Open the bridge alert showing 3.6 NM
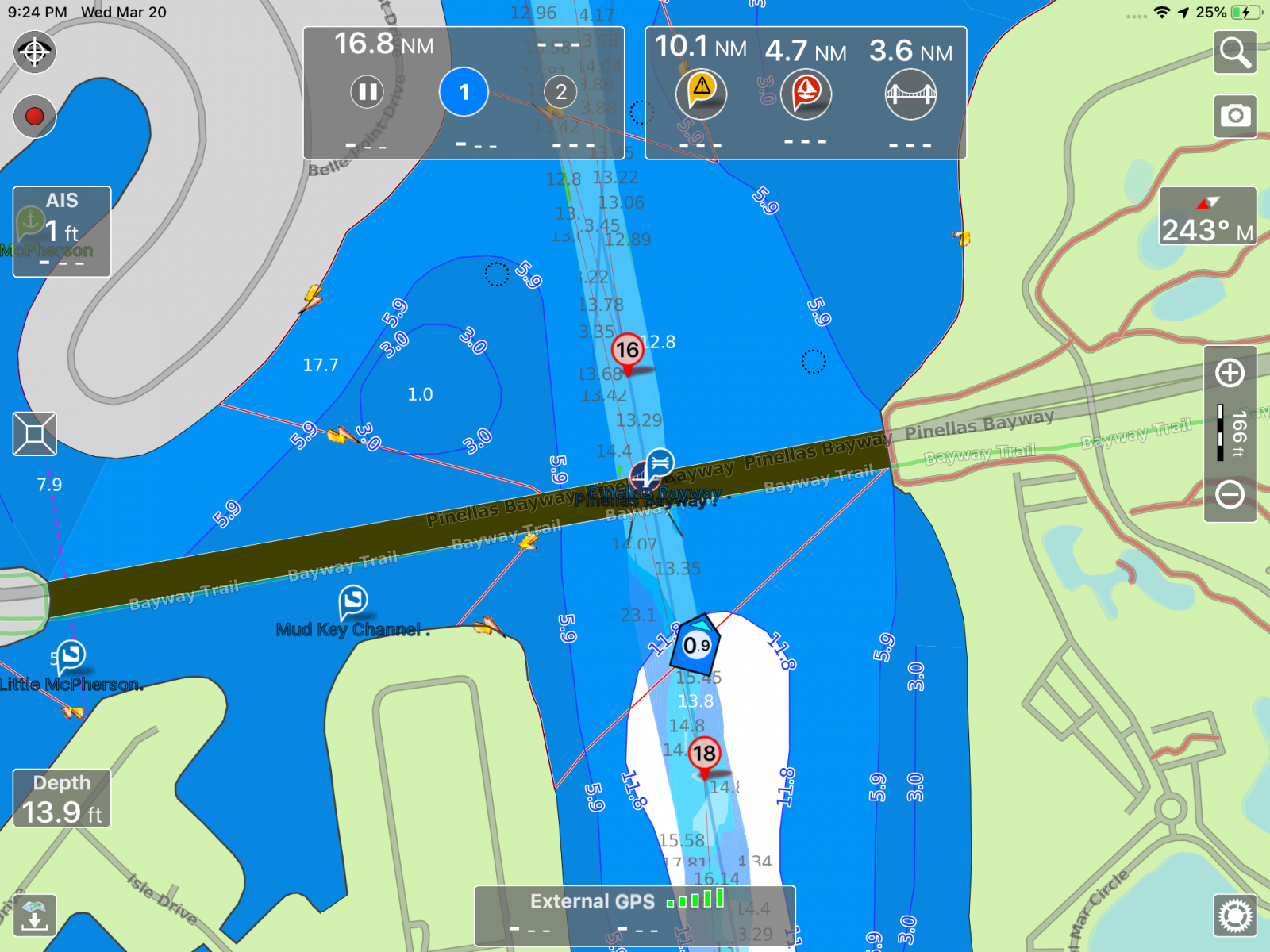 click(x=910, y=93)
